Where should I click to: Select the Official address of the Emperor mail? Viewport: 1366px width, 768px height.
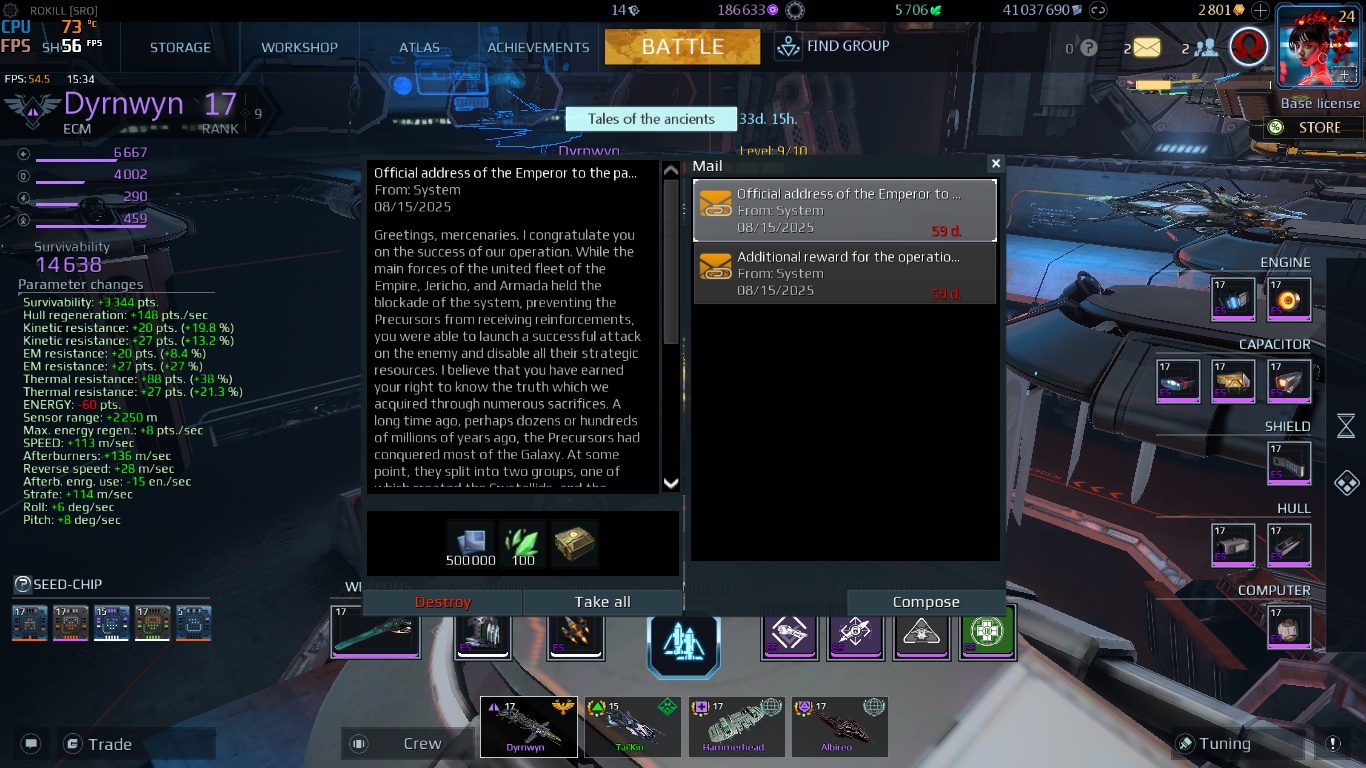[x=845, y=210]
